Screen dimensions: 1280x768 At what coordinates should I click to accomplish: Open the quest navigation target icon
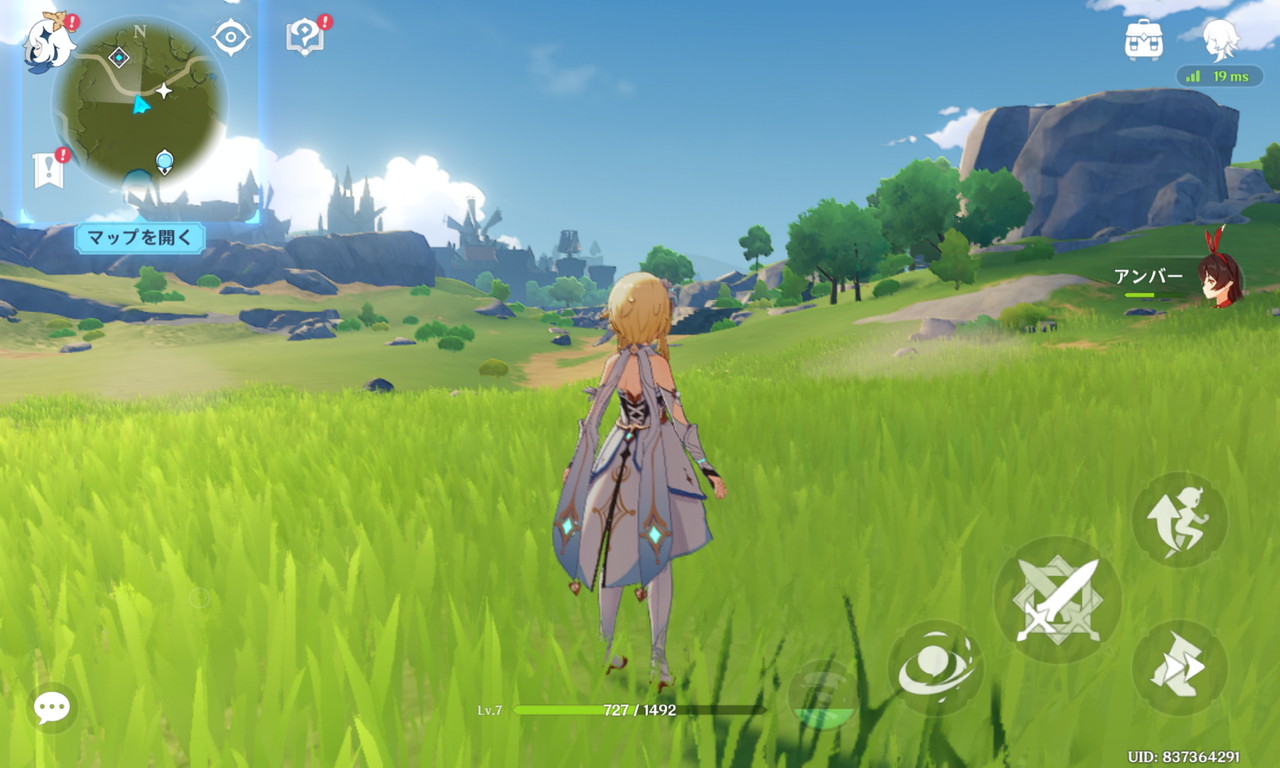(231, 38)
